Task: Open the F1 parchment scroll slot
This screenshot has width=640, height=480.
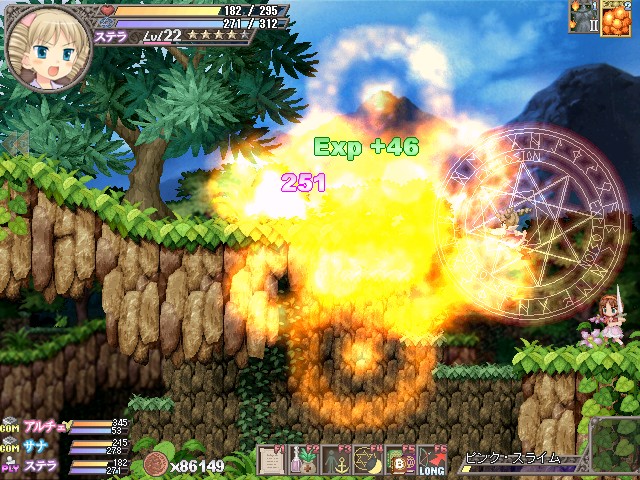Action: tap(272, 461)
